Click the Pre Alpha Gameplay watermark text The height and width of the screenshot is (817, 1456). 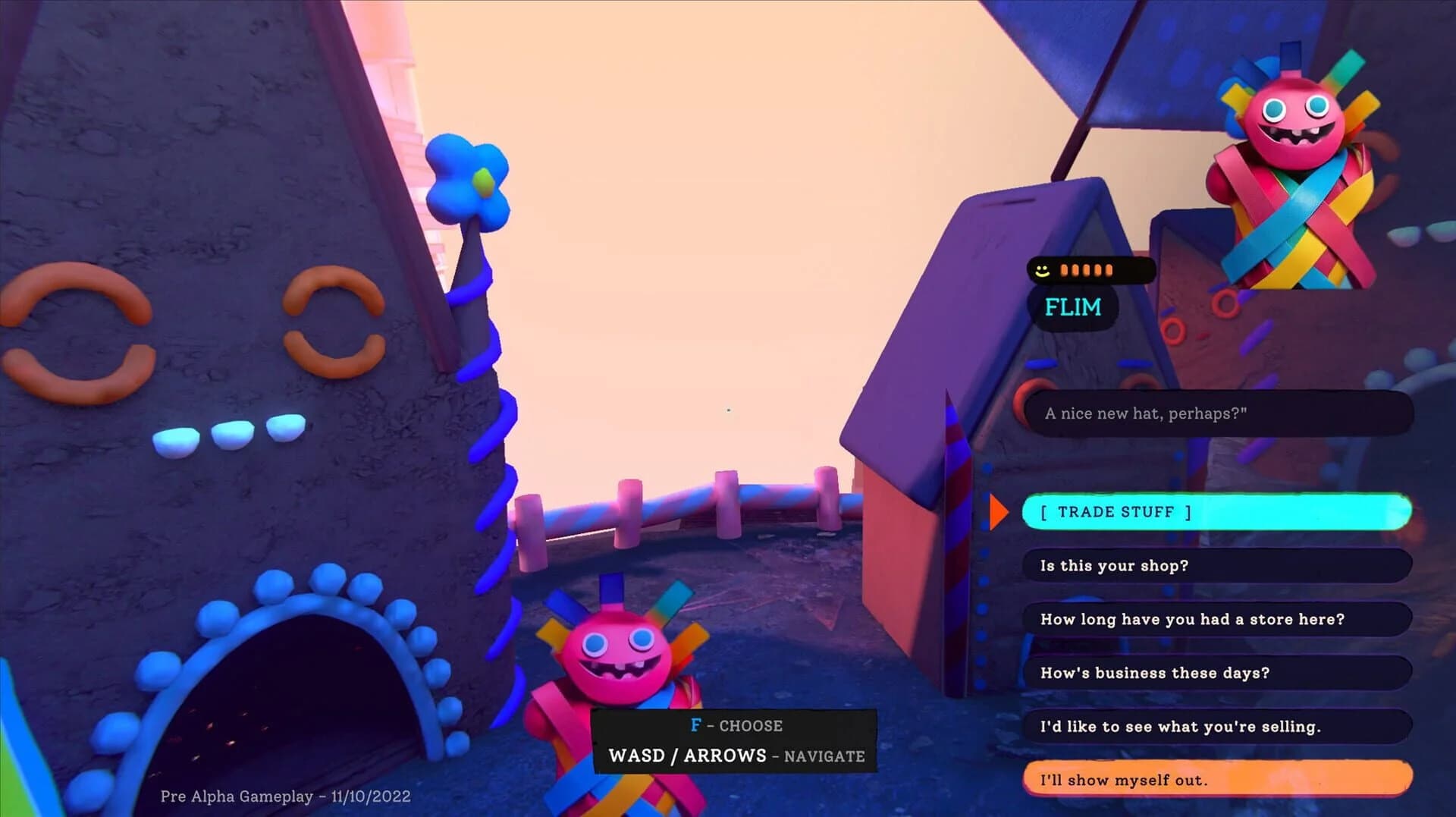(x=285, y=797)
